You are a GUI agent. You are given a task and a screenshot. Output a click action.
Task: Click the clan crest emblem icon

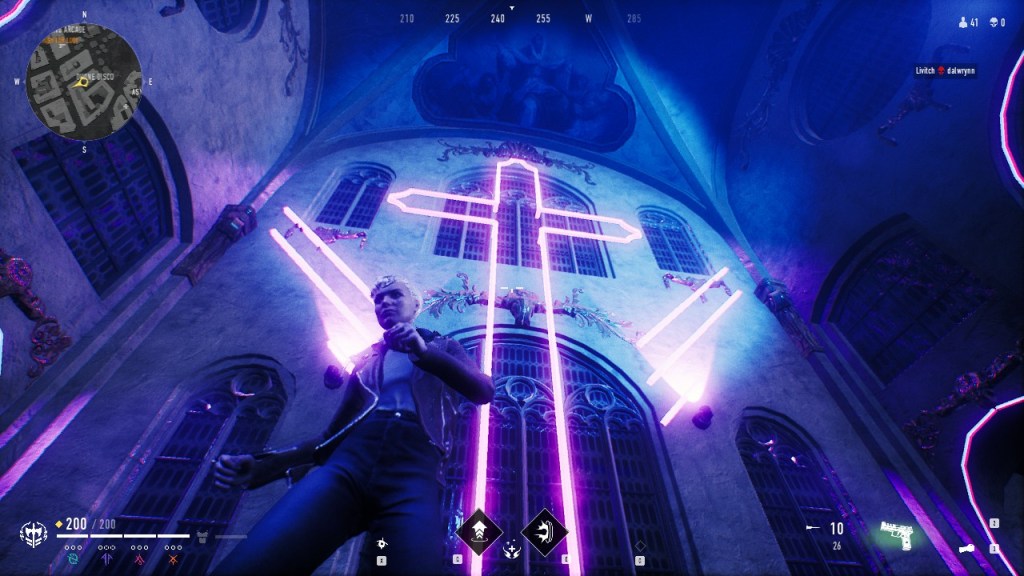tap(32, 534)
